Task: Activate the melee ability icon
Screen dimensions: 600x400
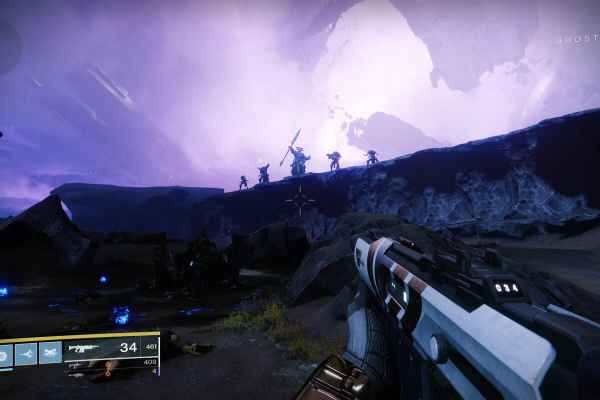Action: tap(27, 353)
